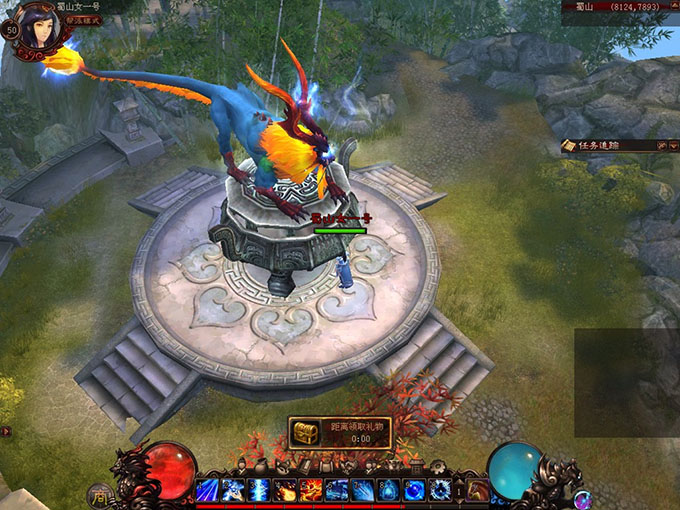Activate the blue orb skill

click(415, 490)
